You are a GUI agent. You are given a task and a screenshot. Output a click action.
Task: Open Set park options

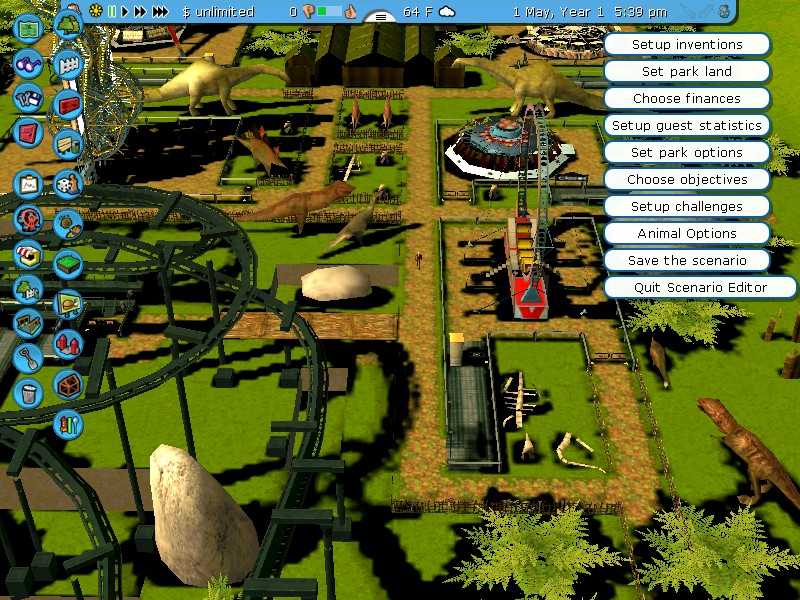coord(686,153)
